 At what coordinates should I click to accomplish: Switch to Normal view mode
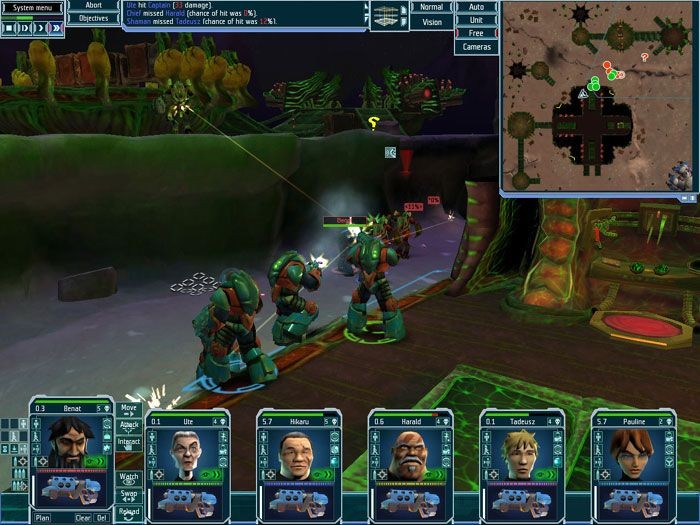tap(431, 7)
